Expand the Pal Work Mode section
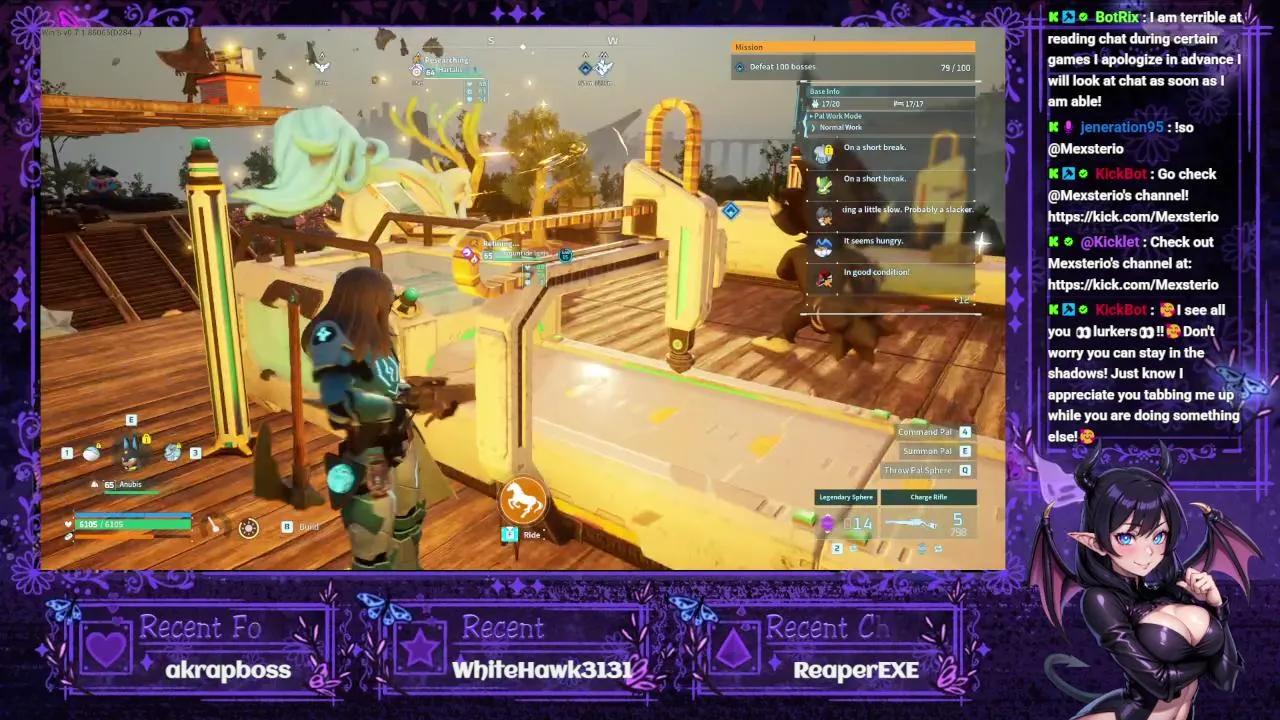 pyautogui.click(x=838, y=116)
